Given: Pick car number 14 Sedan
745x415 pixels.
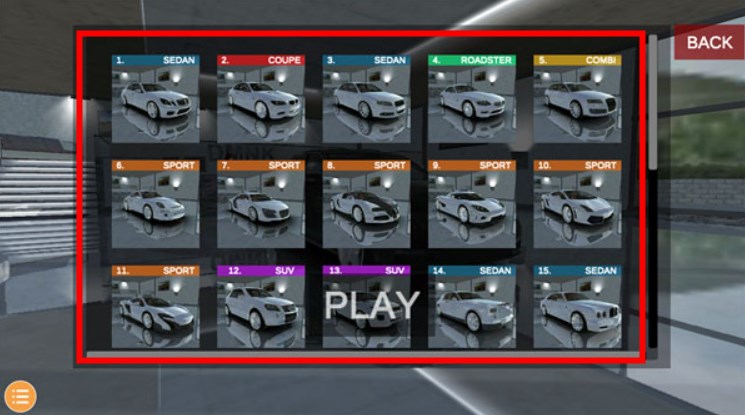Looking at the screenshot, I should tap(472, 306).
